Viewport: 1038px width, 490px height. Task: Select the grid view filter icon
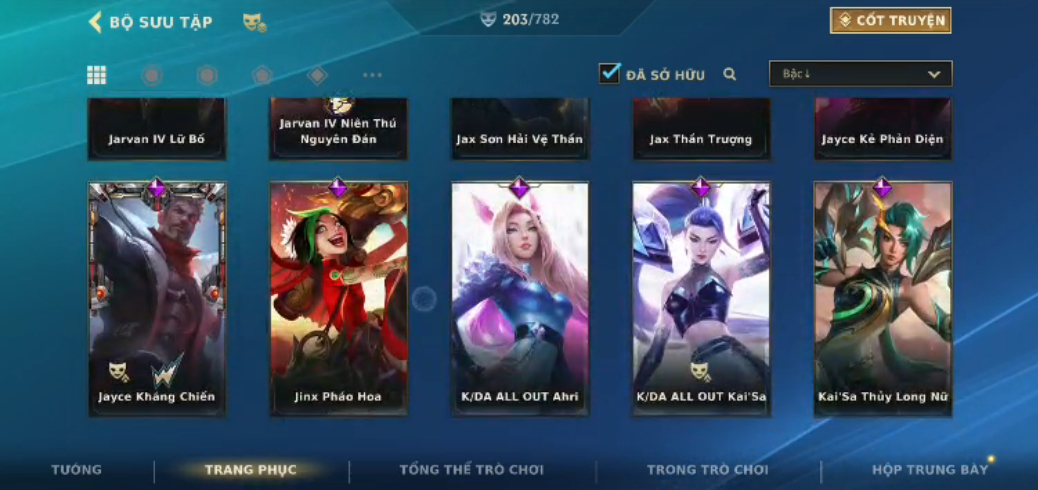tap(96, 75)
